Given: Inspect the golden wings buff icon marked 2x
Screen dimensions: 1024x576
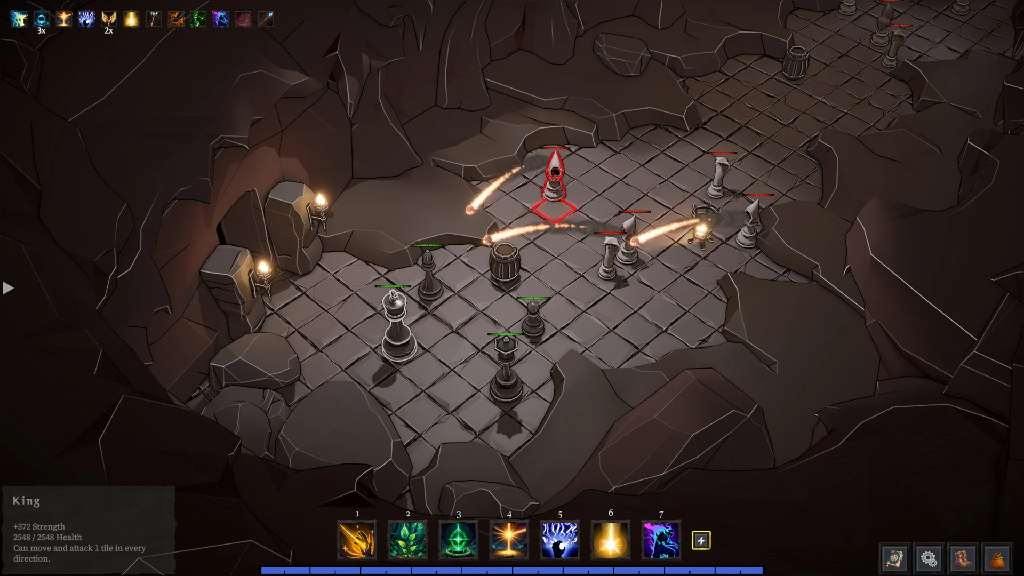Looking at the screenshot, I should [x=109, y=19].
